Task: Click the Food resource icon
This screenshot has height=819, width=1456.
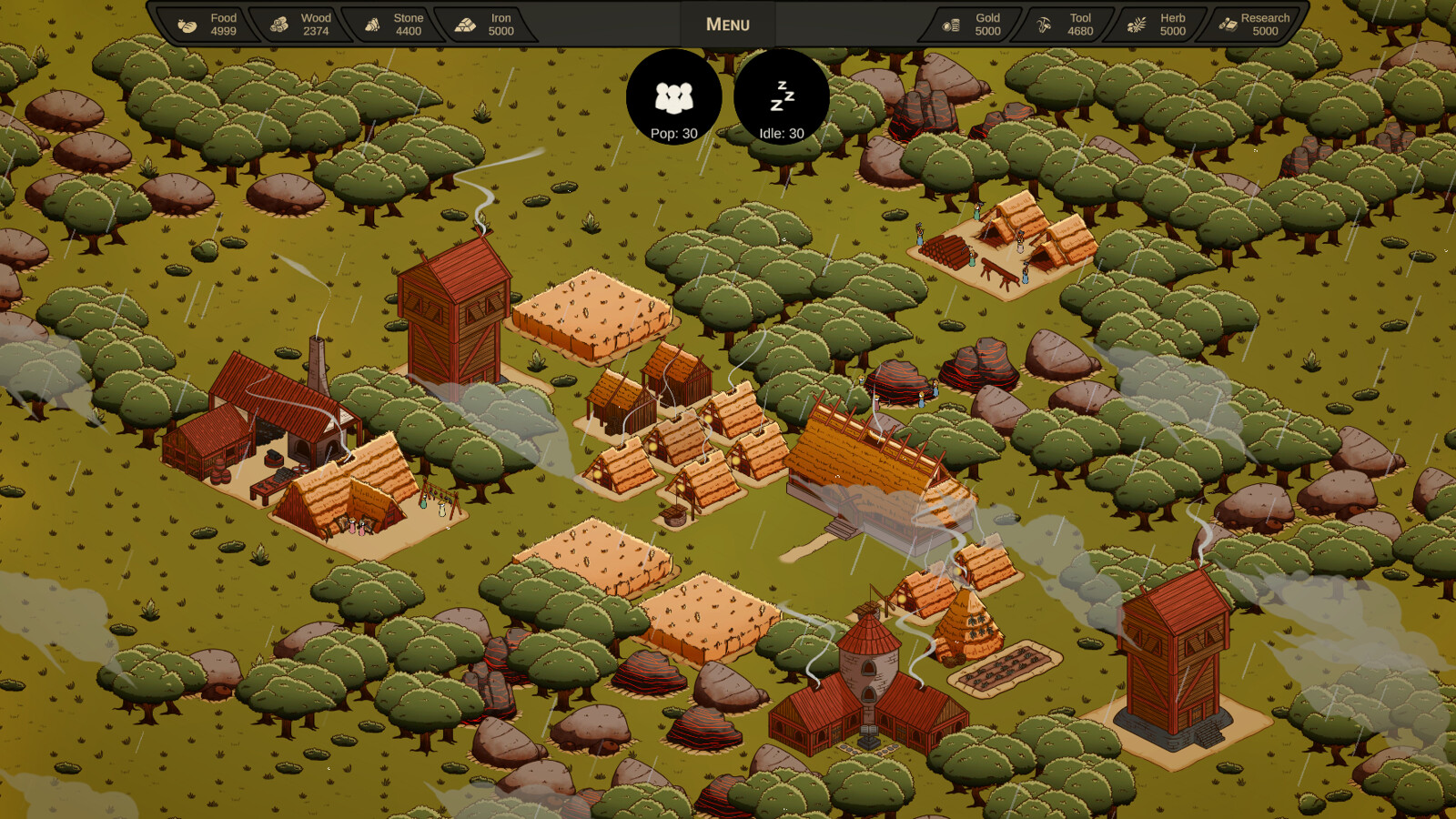Action: (187, 25)
